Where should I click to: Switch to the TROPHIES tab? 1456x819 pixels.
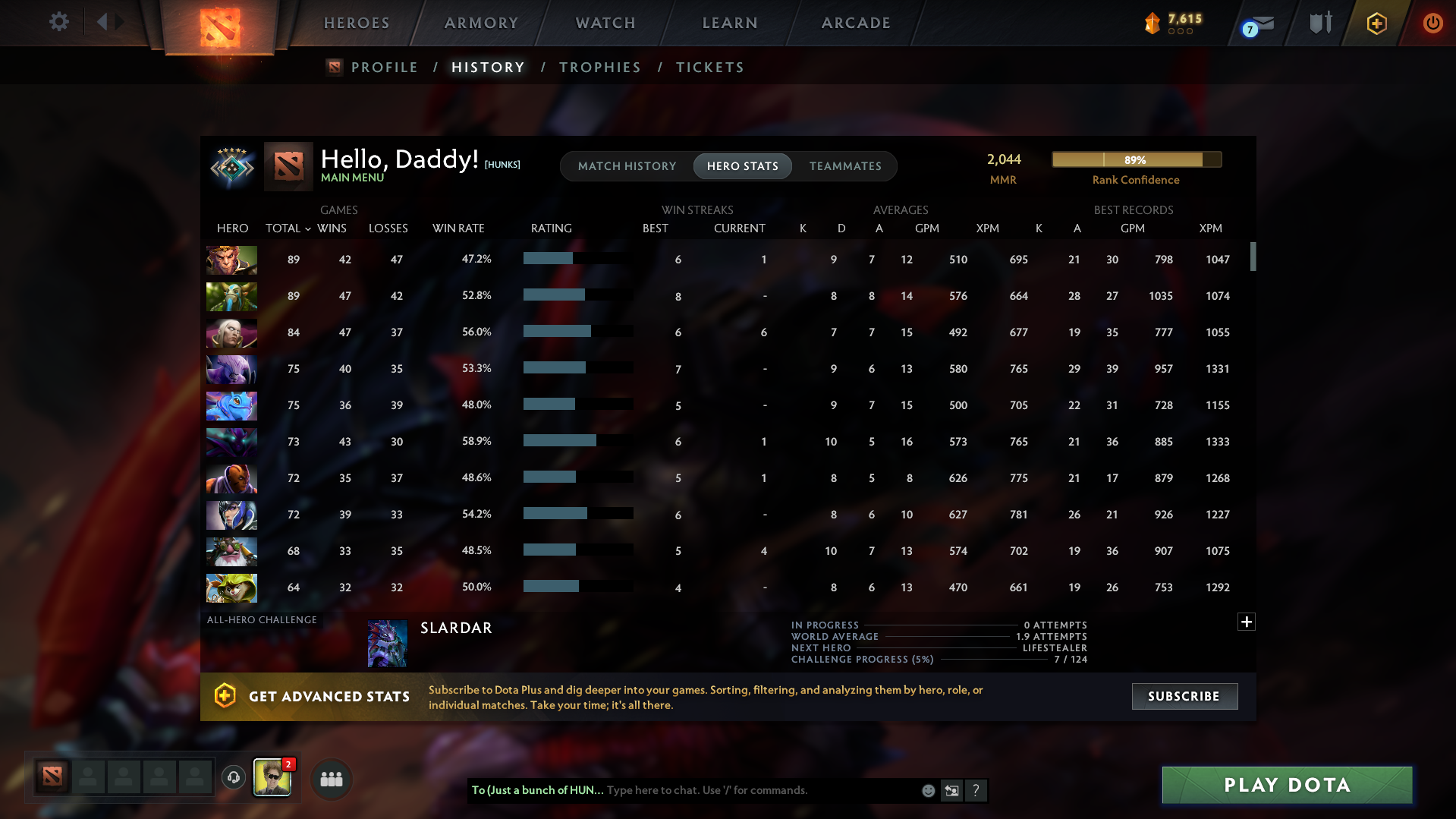coord(599,67)
